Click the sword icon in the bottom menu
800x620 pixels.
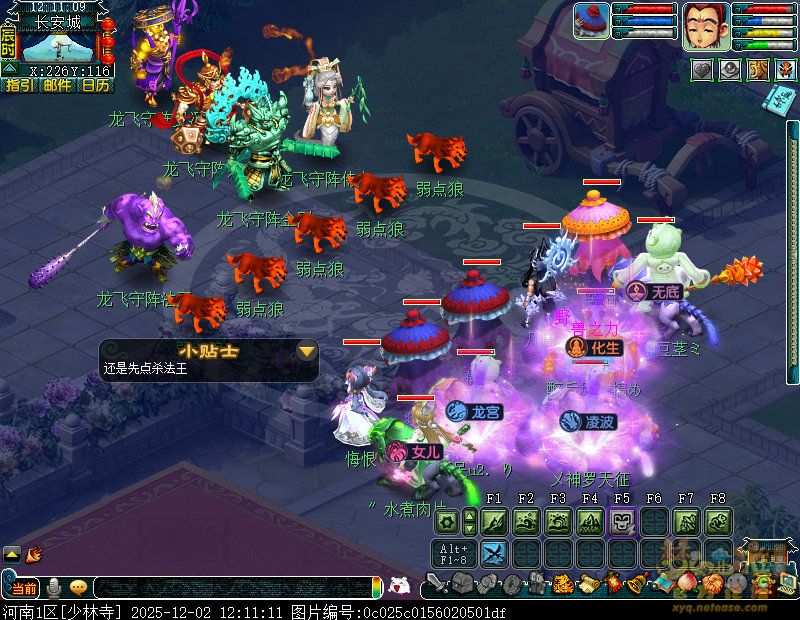tap(436, 584)
